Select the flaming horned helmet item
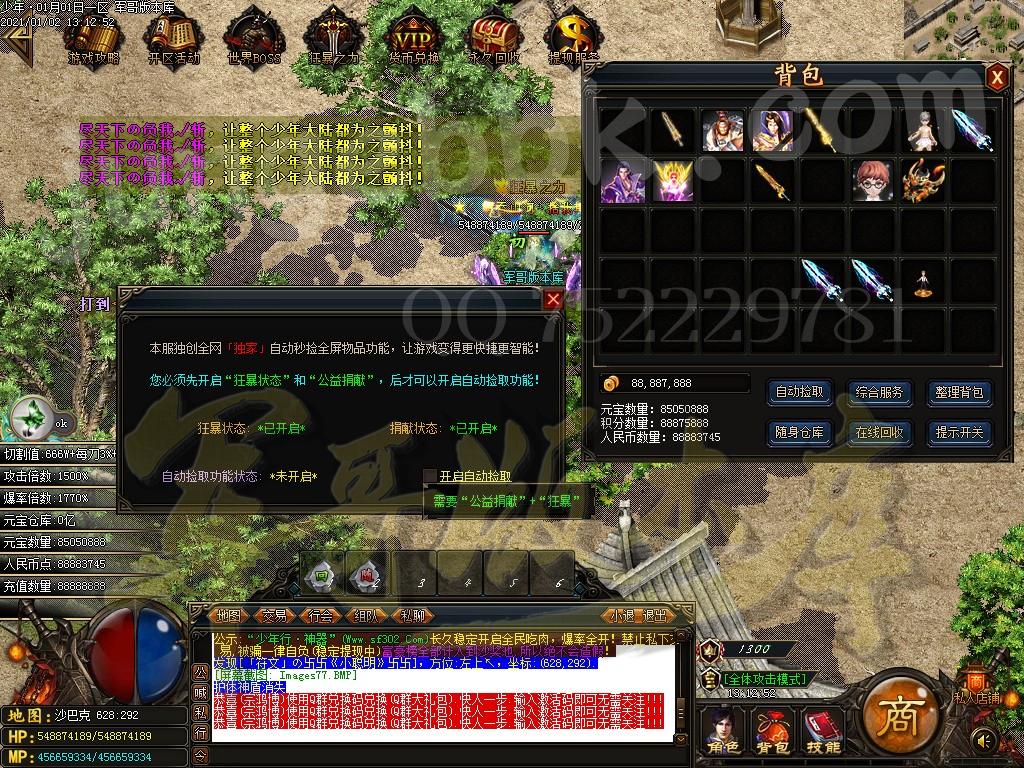Image resolution: width=1024 pixels, height=768 pixels. click(922, 181)
